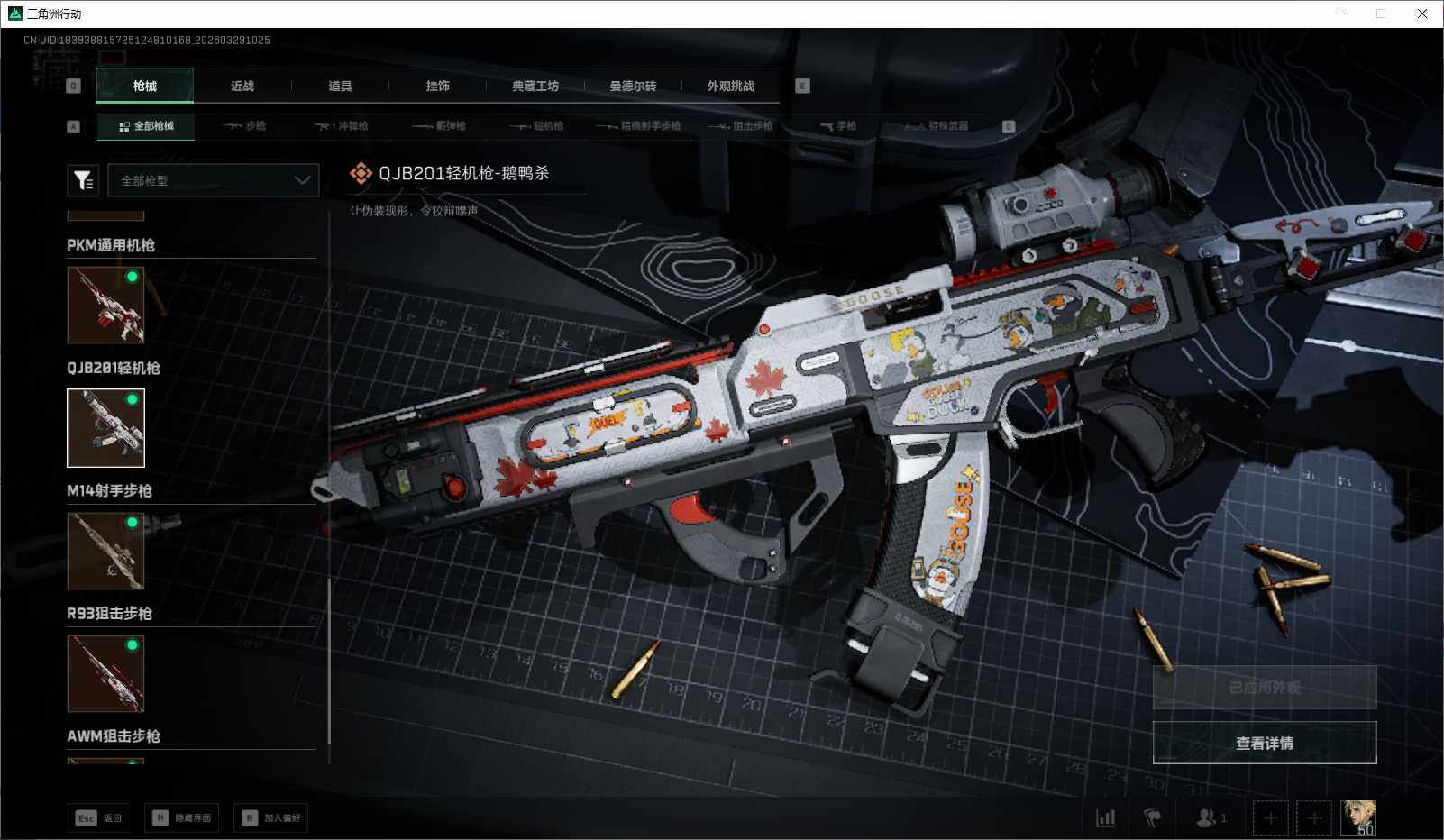1444x840 pixels.
Task: Open the bar chart statistics icon
Action: click(x=1105, y=818)
